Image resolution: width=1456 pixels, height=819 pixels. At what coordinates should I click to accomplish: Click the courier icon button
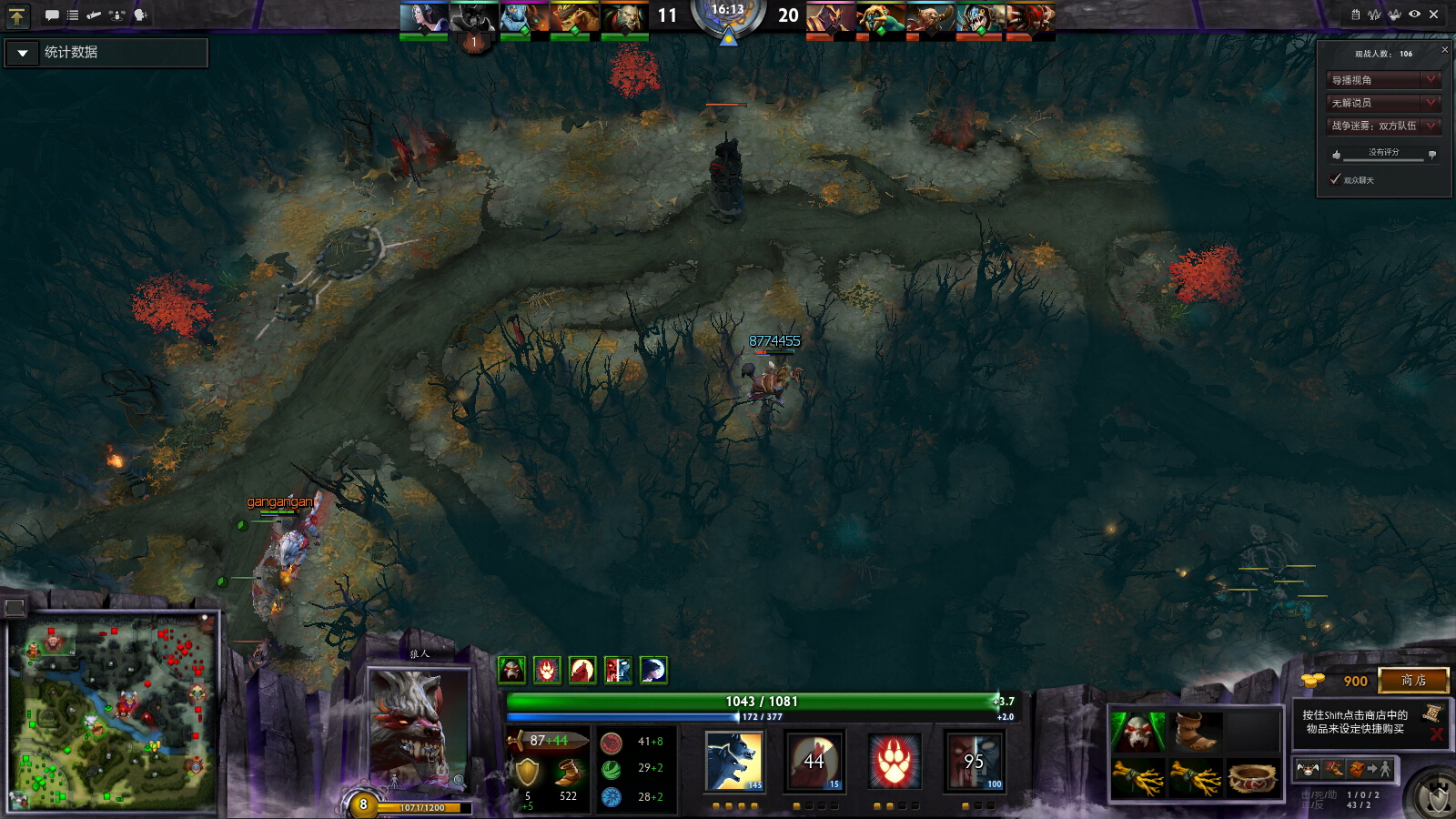[1307, 769]
